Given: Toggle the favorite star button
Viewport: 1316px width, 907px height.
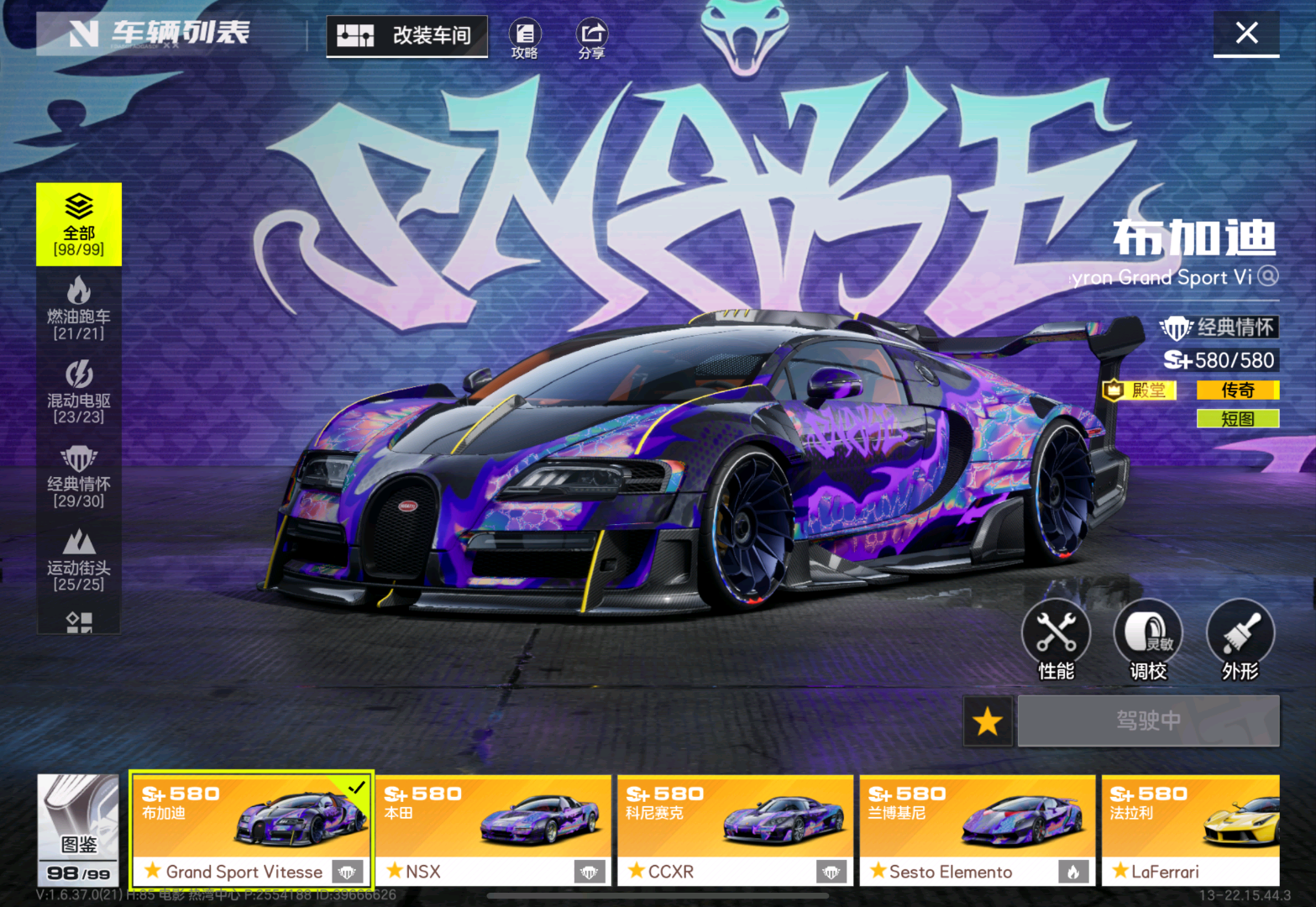Looking at the screenshot, I should tap(988, 721).
